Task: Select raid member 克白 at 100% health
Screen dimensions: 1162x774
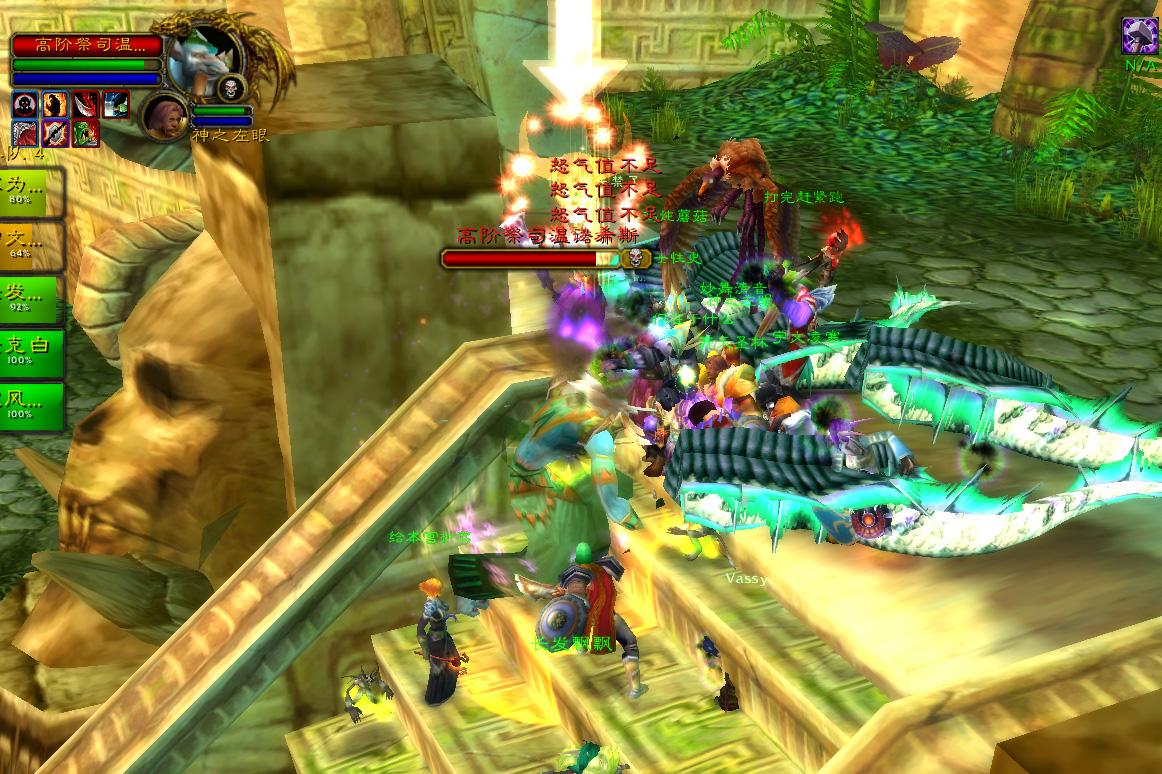Action: coord(30,352)
